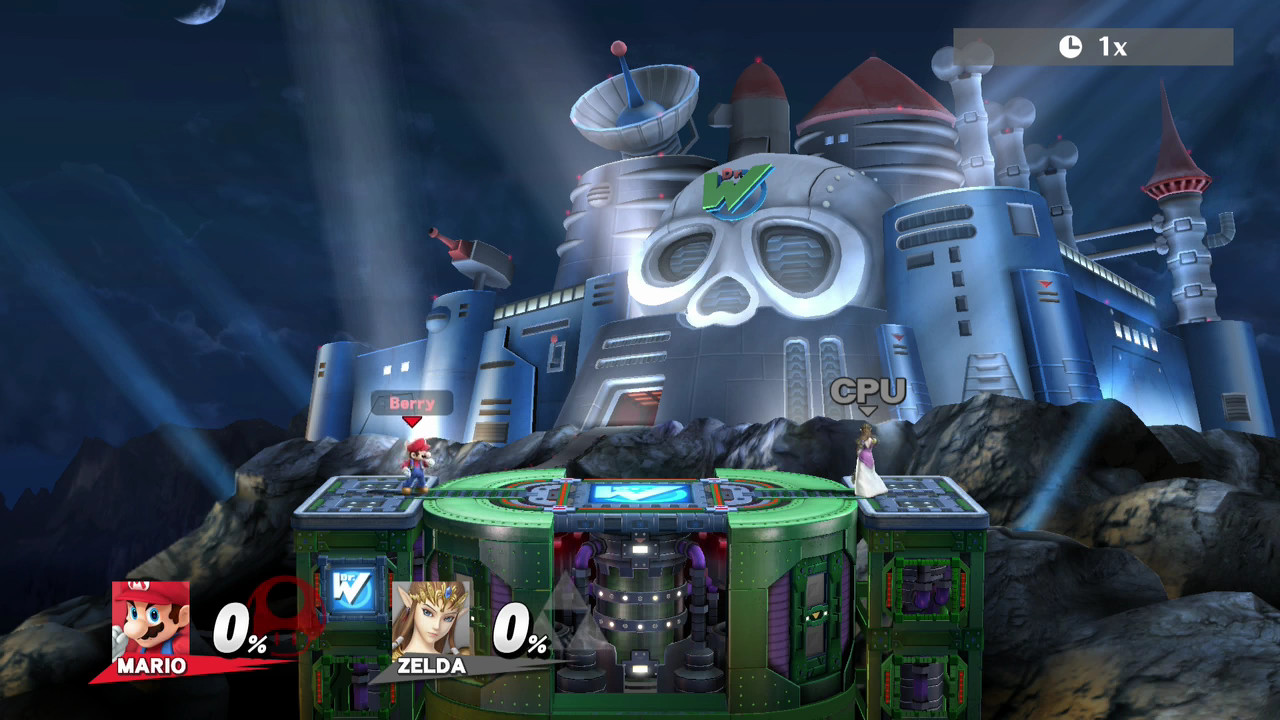This screenshot has width=1280, height=720.
Task: Click the gray arrow indicator under the CPU label
Action: coord(869,411)
